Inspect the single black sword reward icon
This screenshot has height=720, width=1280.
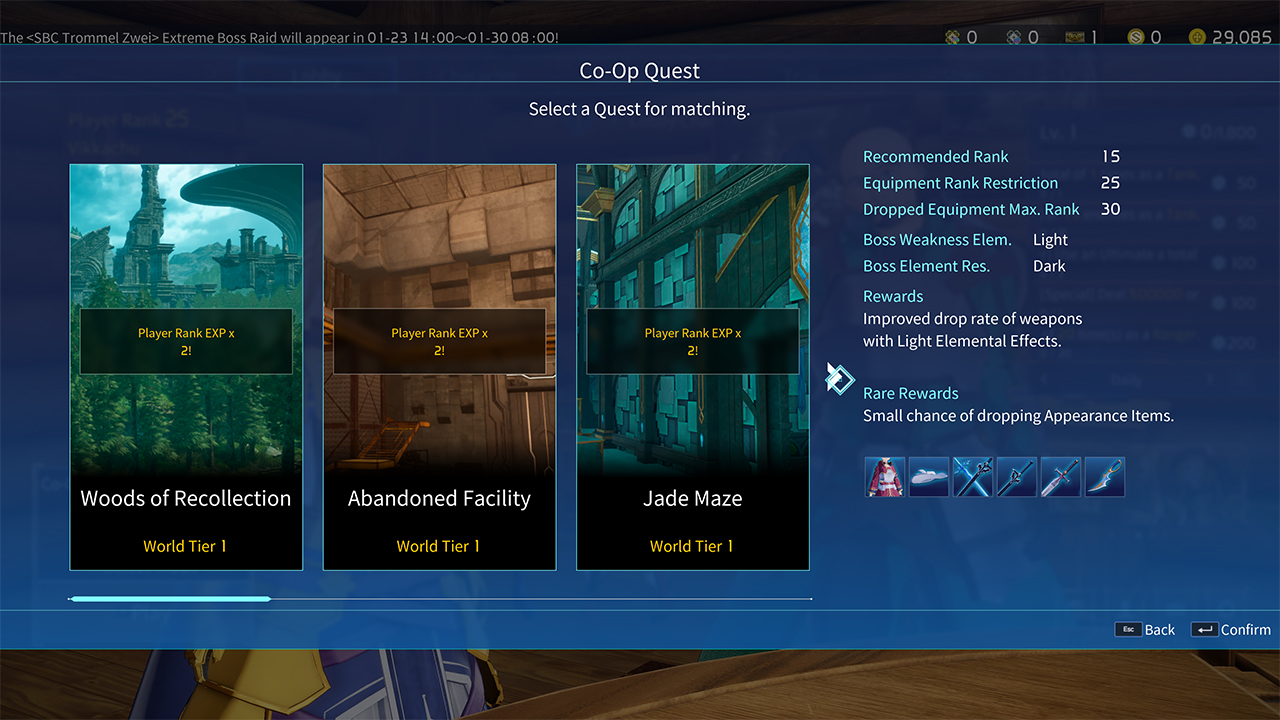(1017, 477)
